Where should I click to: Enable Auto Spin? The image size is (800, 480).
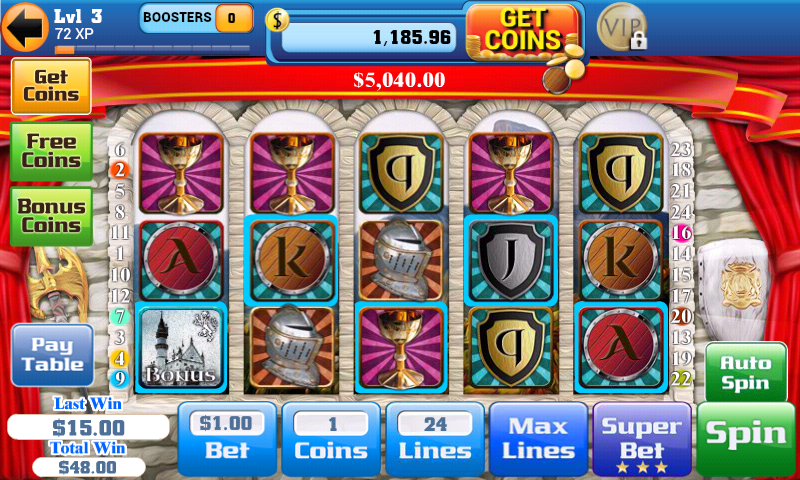744,373
